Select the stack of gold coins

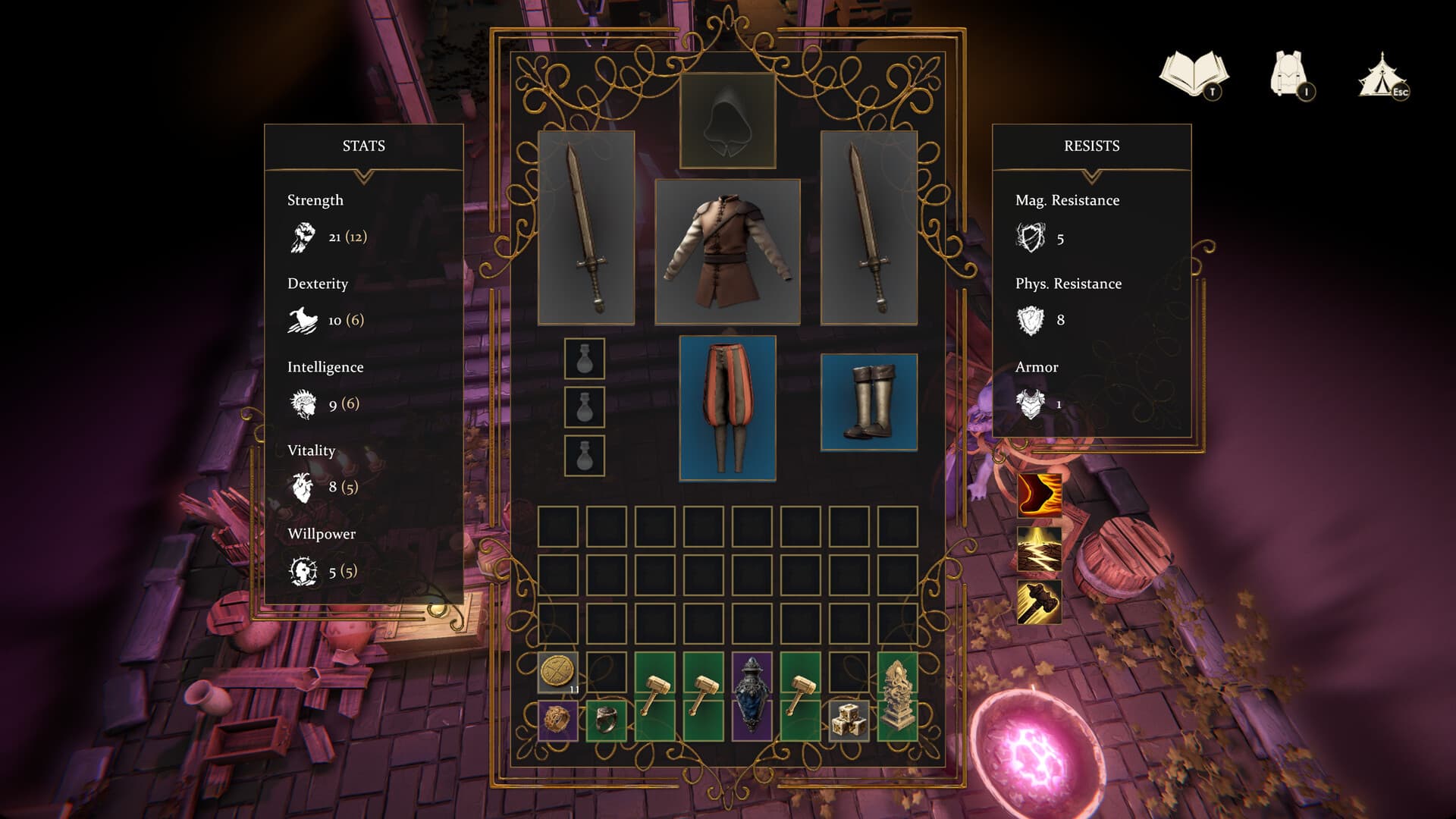pyautogui.click(x=557, y=669)
